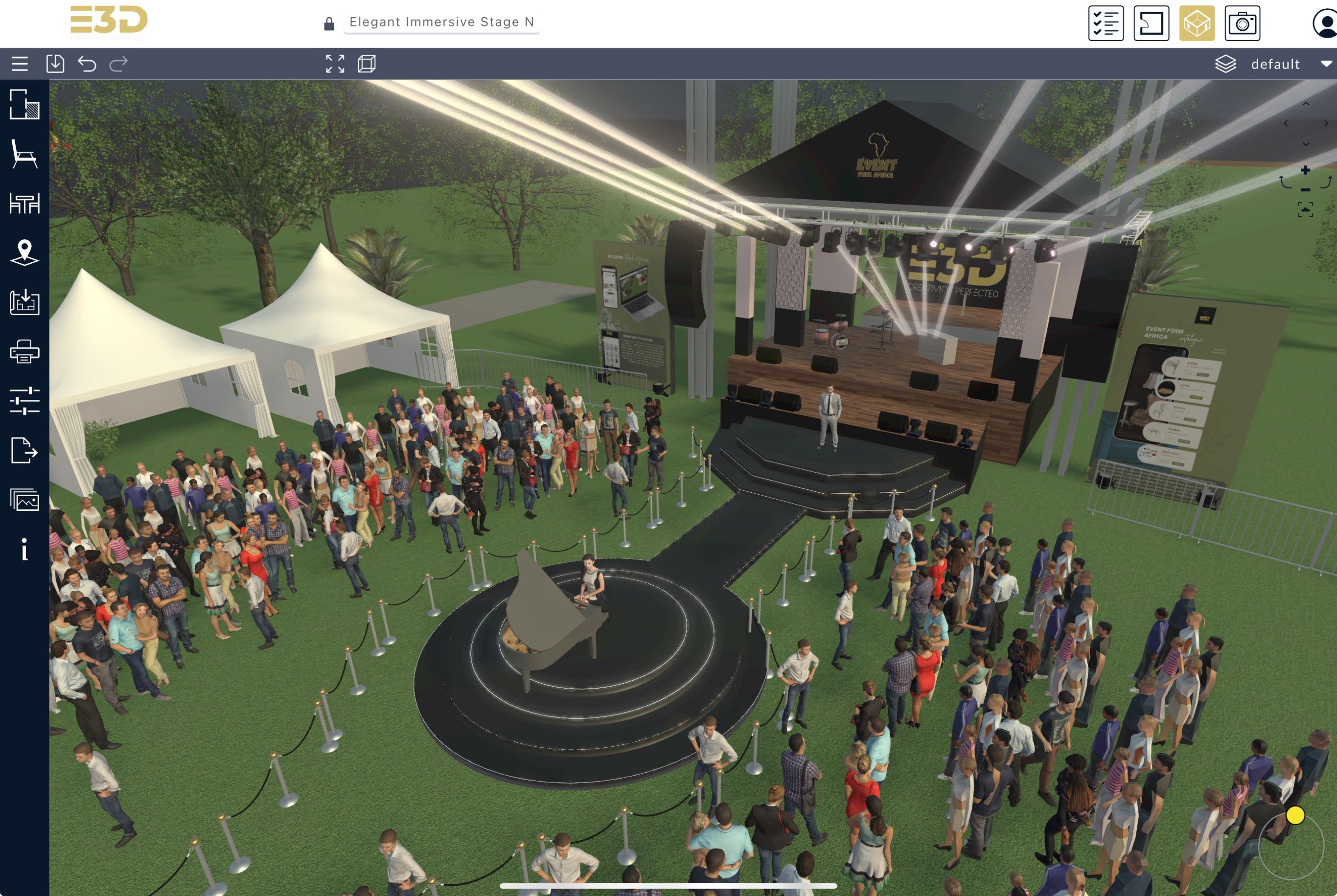Click the save project button

tap(55, 64)
